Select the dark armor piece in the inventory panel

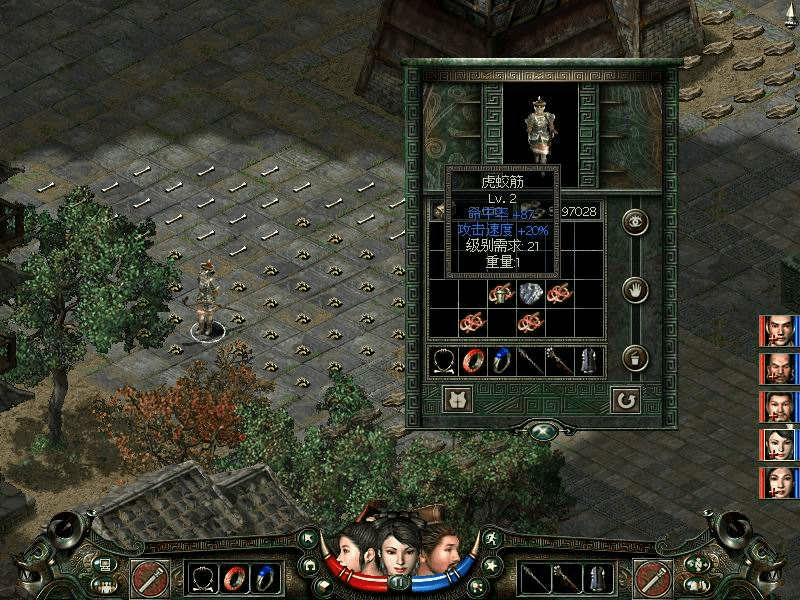point(588,361)
